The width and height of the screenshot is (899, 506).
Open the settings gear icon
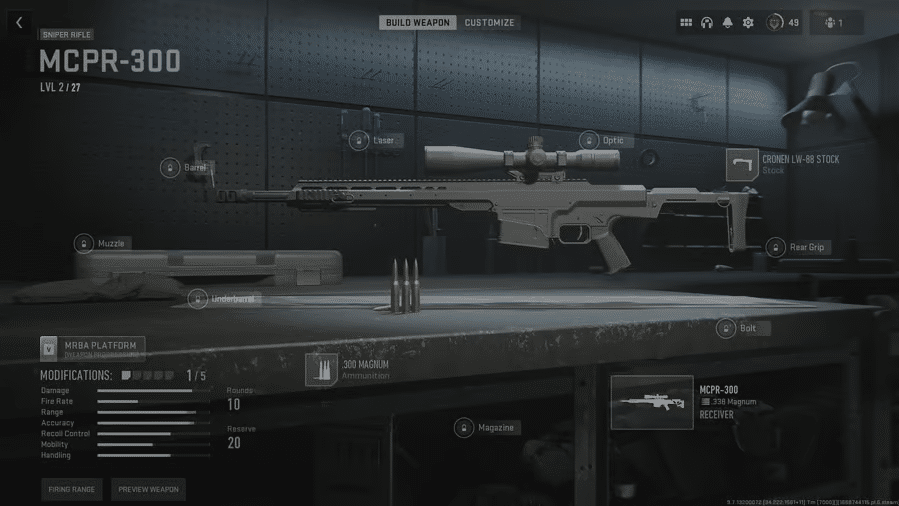pyautogui.click(x=748, y=23)
